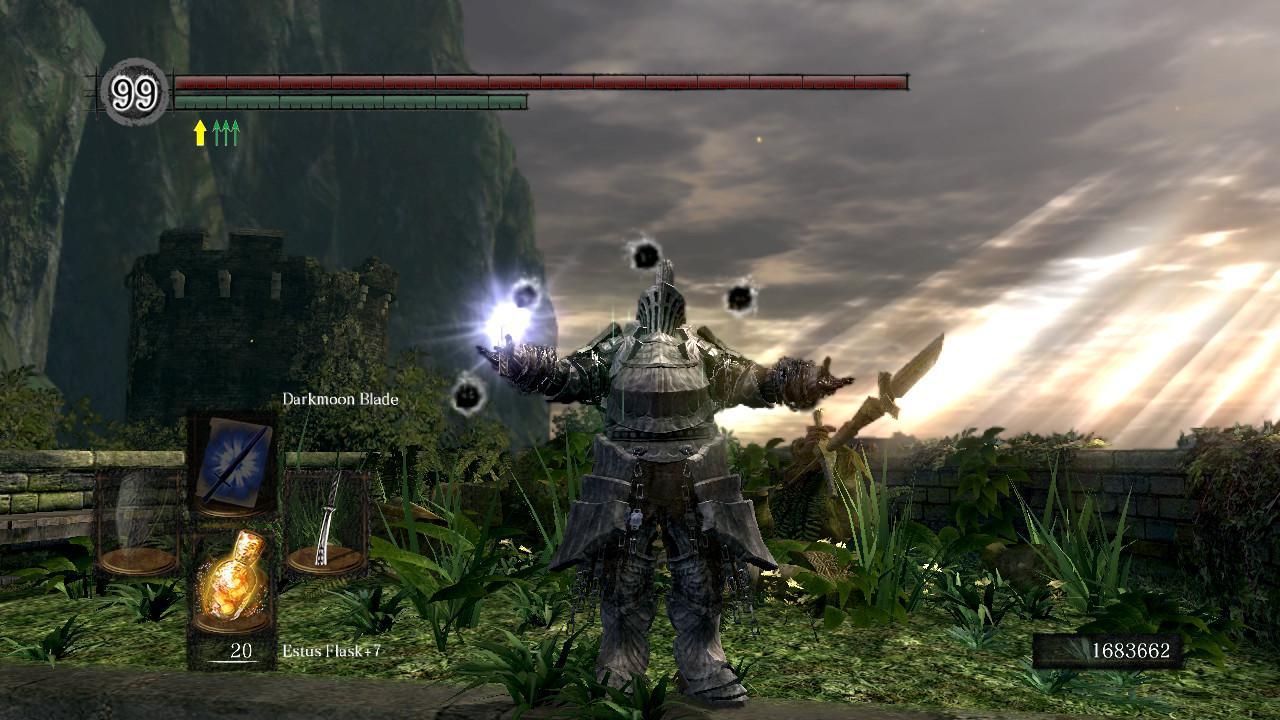Screen dimensions: 1280x720
Task: Click the yellow up-arrow buff icon
Action: [200, 133]
